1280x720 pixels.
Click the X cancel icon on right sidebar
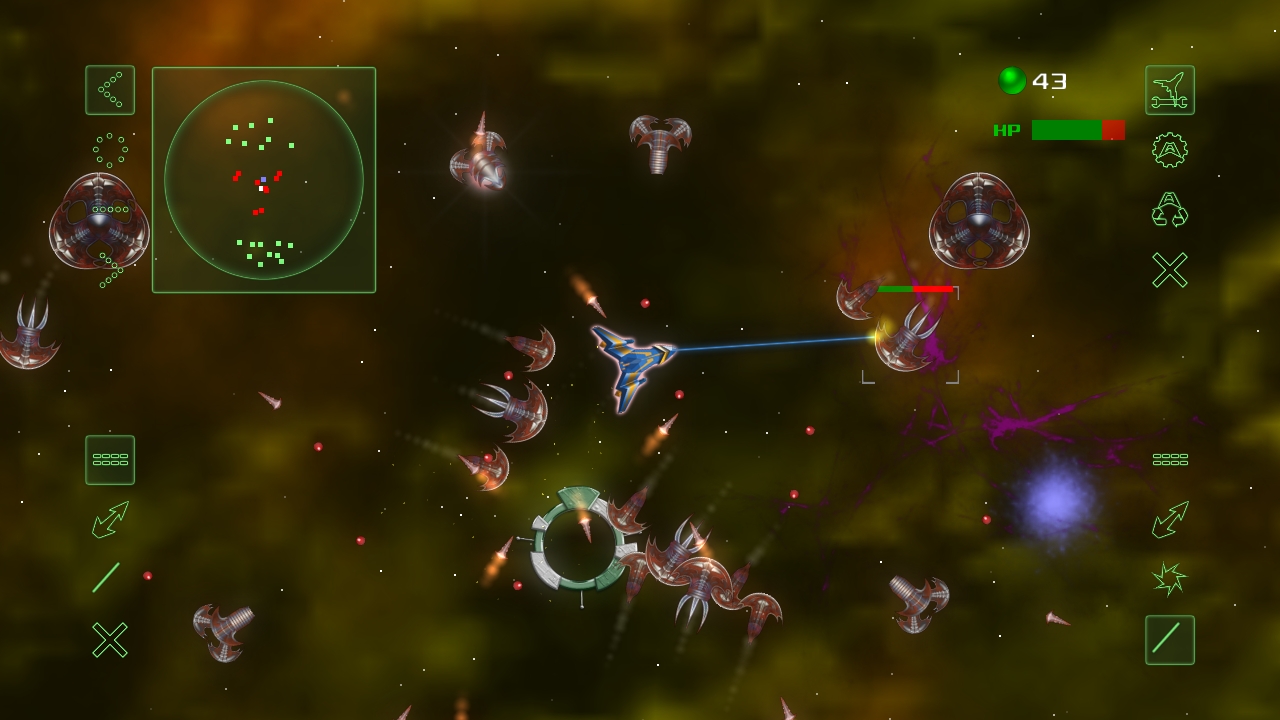(1169, 268)
